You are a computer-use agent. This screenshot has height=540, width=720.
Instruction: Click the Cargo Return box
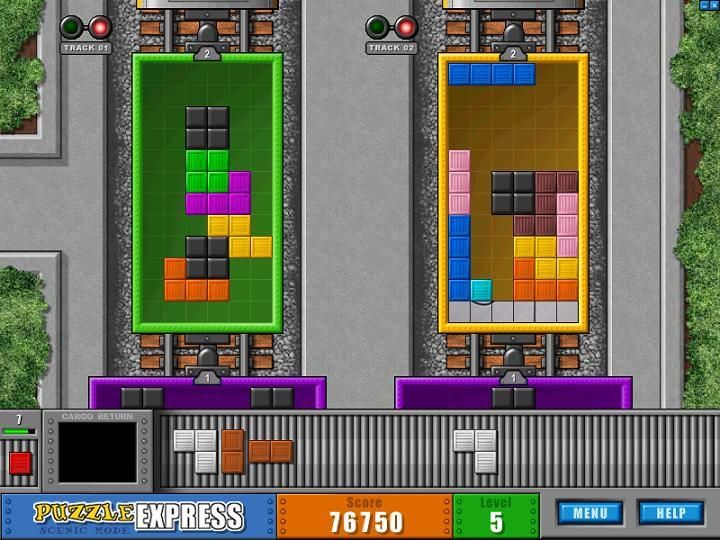[x=97, y=452]
